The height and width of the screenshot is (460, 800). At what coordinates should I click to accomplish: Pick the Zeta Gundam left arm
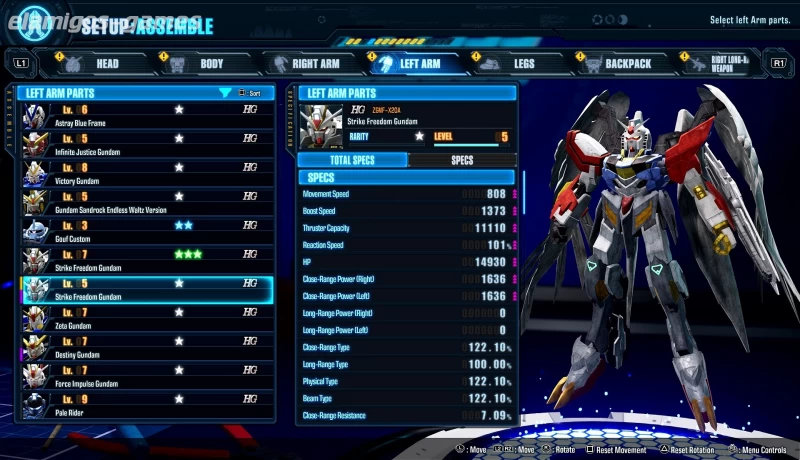click(x=145, y=318)
